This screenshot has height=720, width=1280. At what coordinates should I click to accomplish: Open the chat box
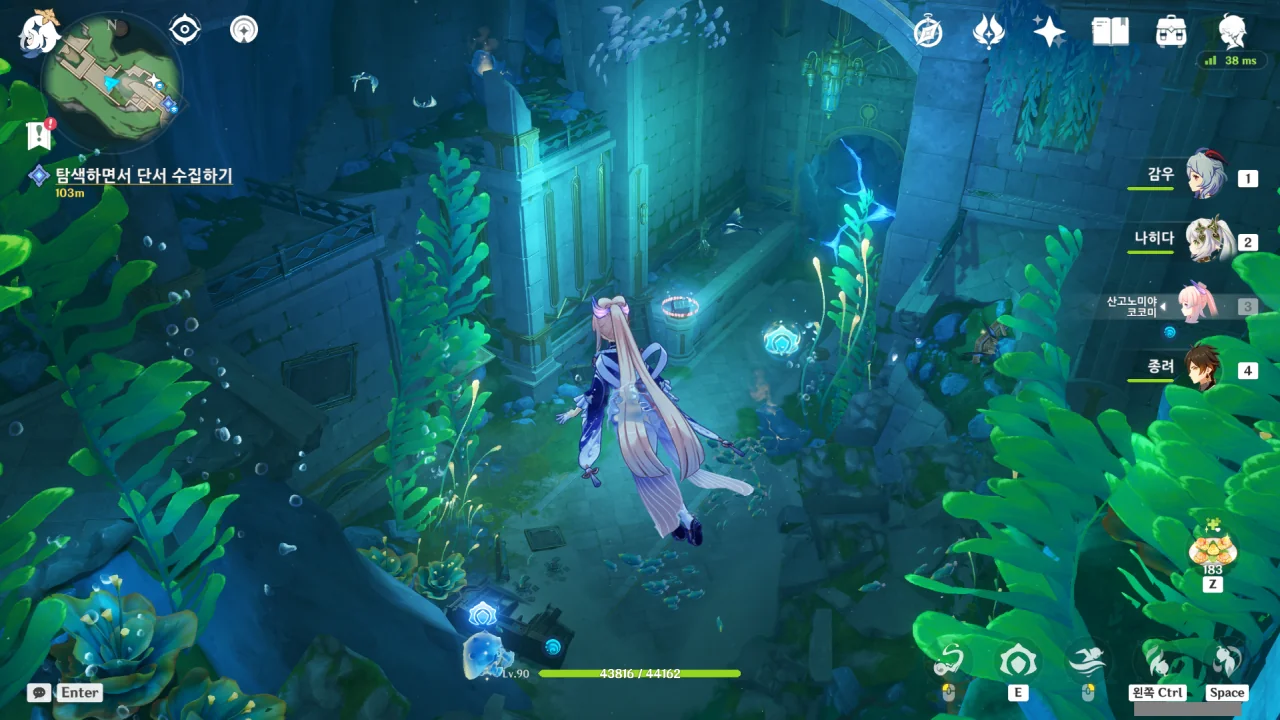coord(40,692)
